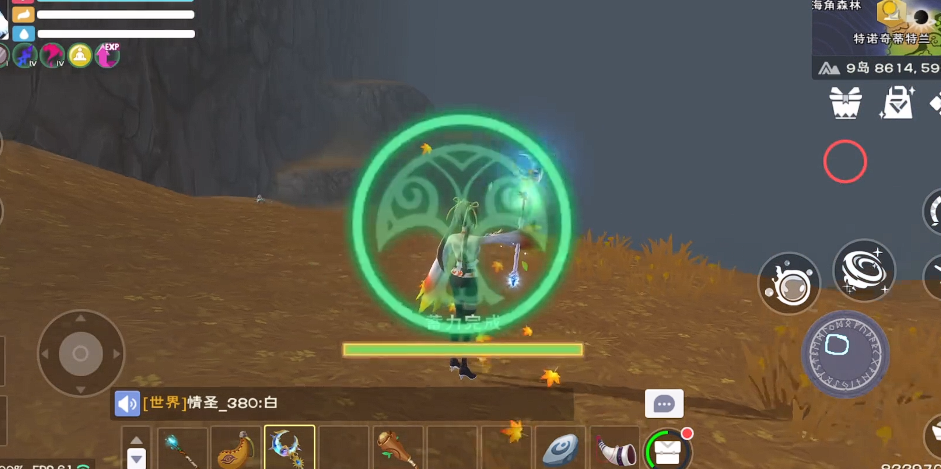Open the mail envelope with red dot

click(667, 450)
